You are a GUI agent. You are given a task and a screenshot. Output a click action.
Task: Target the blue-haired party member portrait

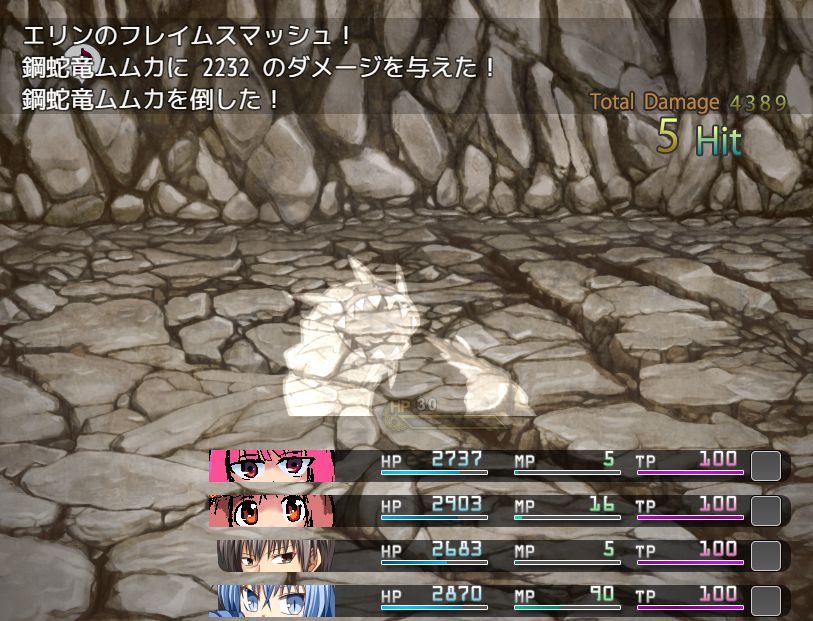click(x=271, y=600)
